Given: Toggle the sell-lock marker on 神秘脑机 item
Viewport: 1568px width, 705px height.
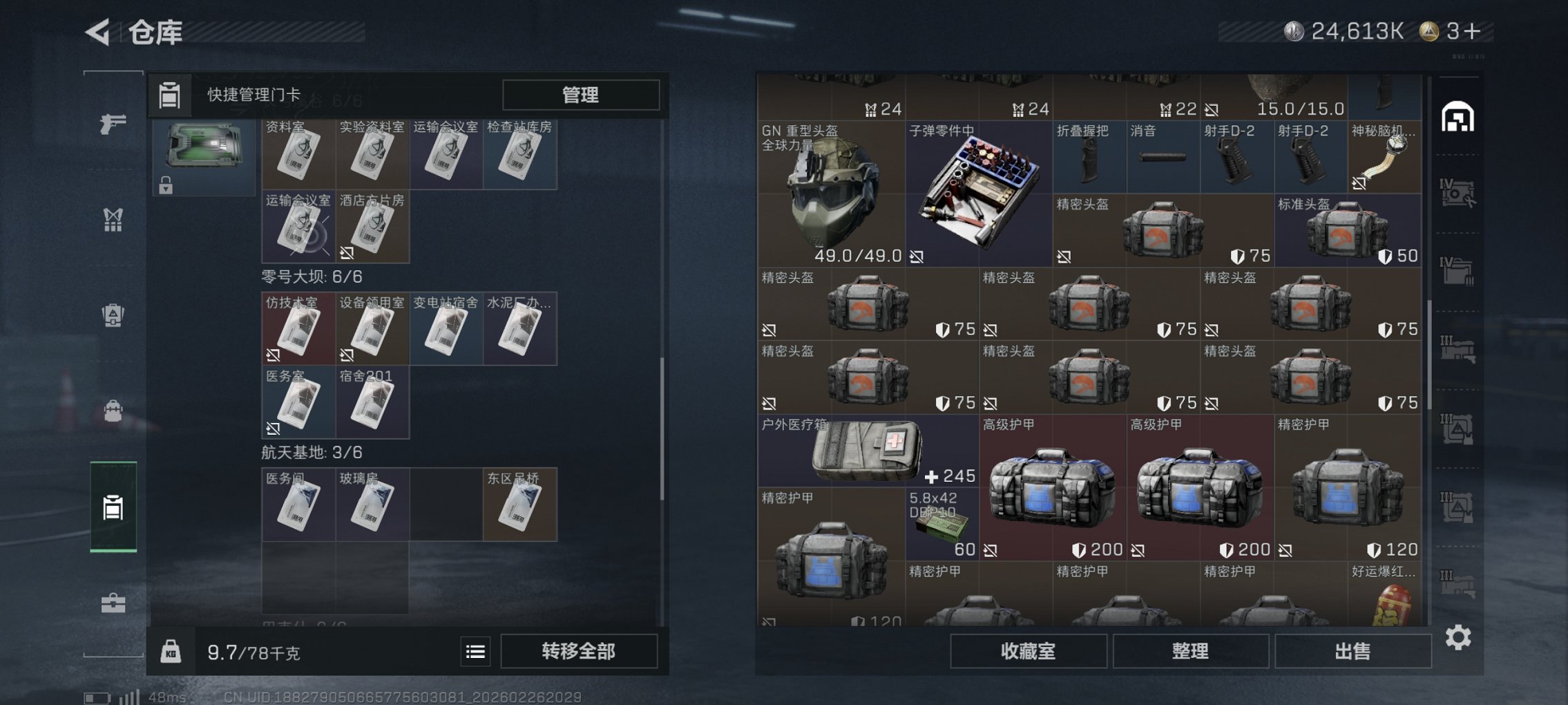Looking at the screenshot, I should 1359,182.
